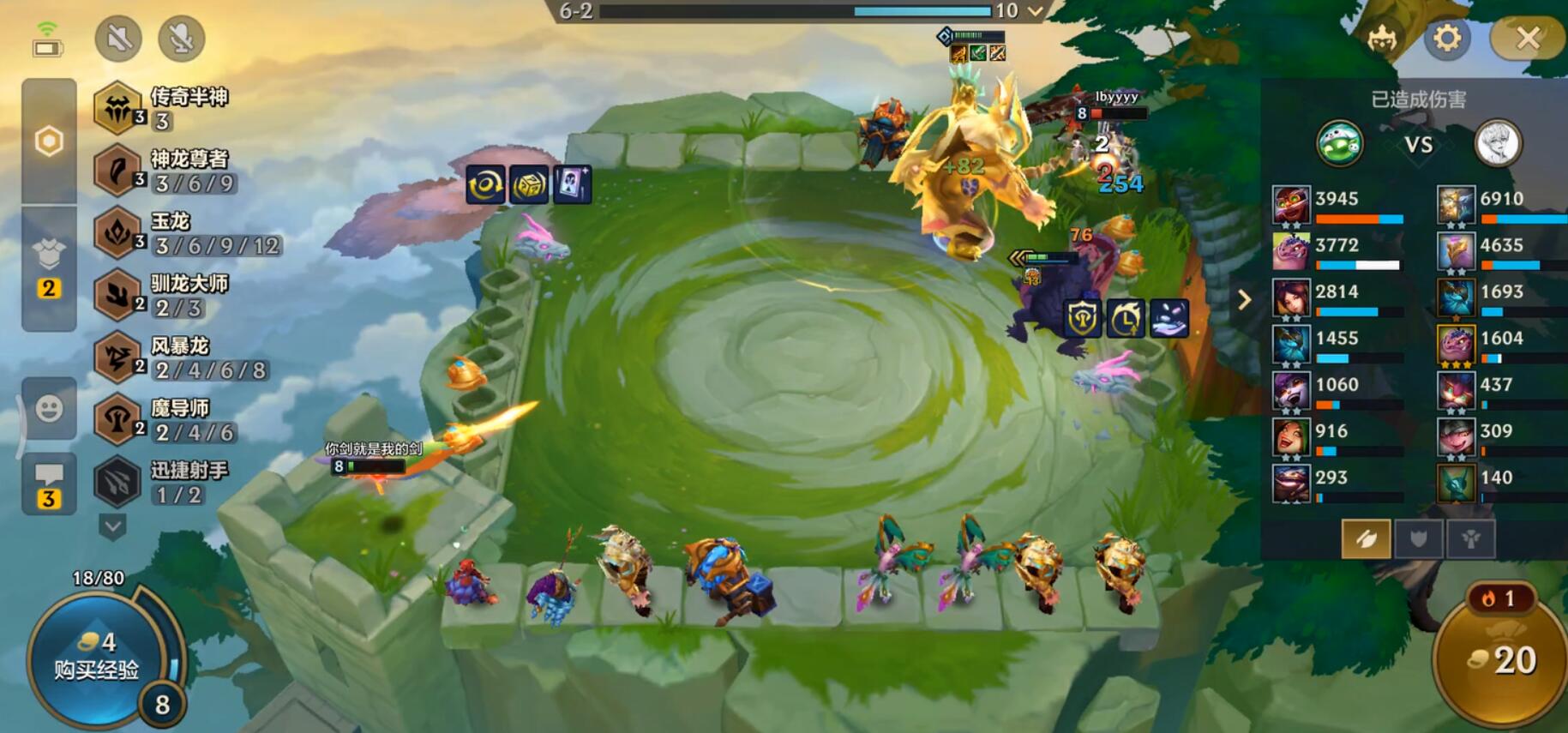Switch to the shield damage-taken tab

pos(1419,538)
